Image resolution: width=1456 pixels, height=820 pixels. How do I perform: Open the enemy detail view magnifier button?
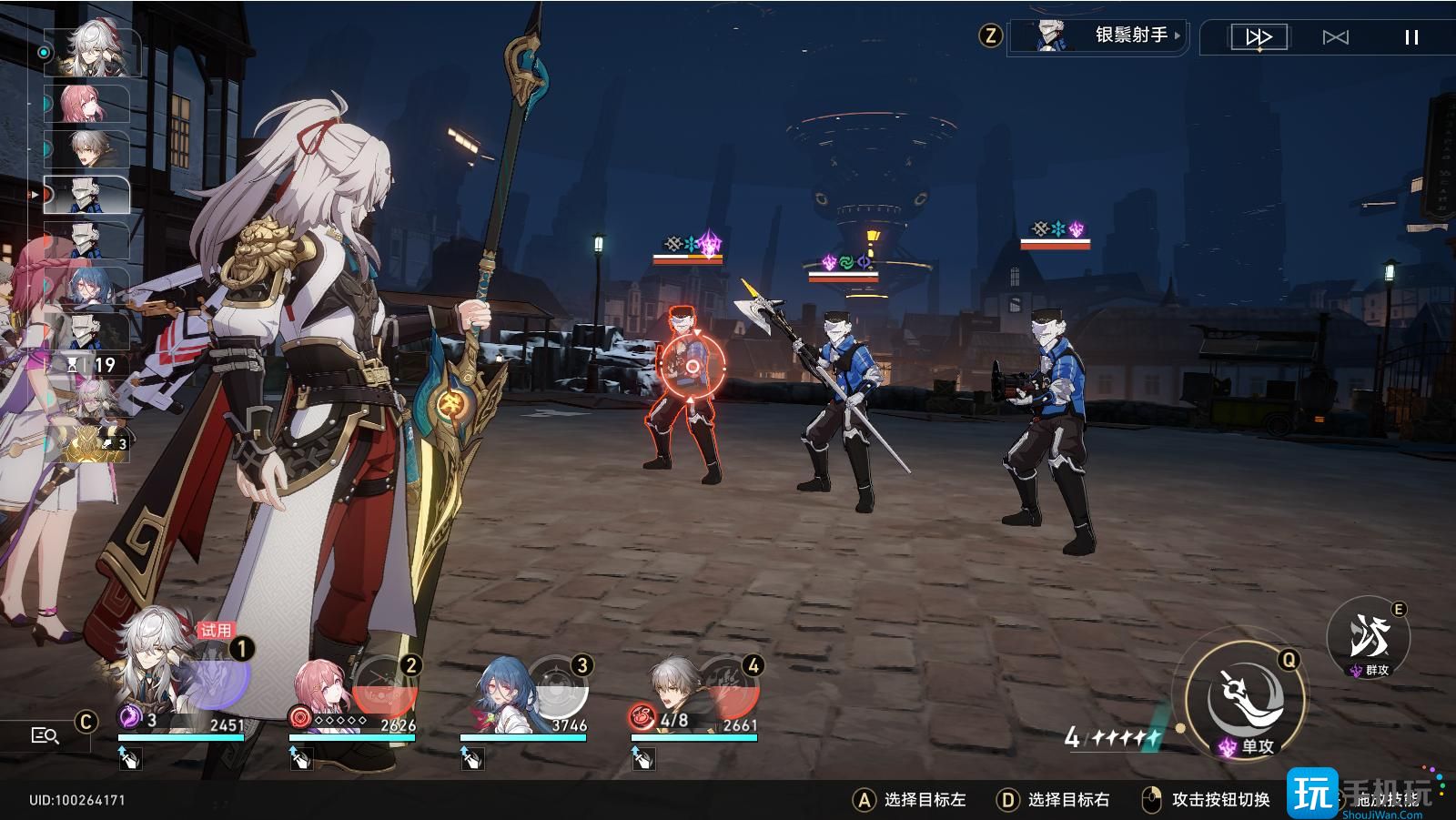(x=45, y=735)
